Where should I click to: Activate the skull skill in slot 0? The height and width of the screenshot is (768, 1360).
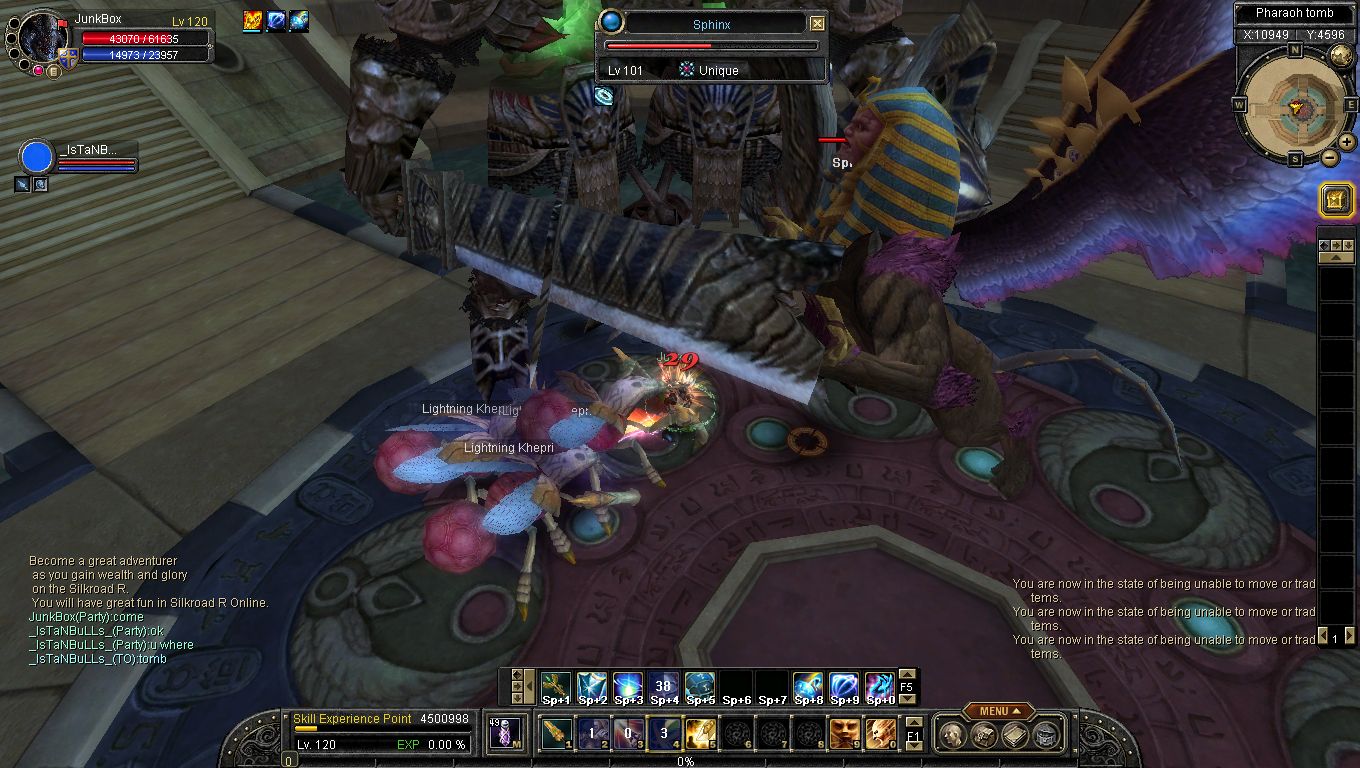tap(880, 733)
